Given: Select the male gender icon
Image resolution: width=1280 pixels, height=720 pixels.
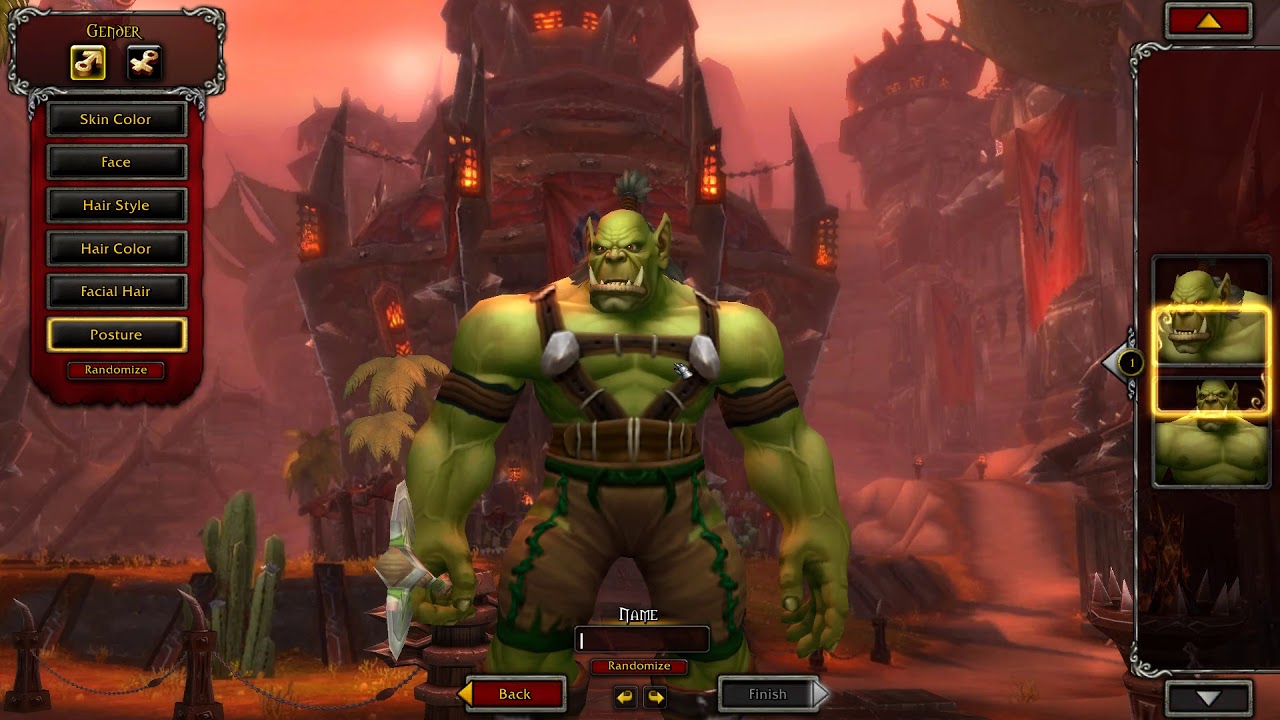Looking at the screenshot, I should point(88,63).
